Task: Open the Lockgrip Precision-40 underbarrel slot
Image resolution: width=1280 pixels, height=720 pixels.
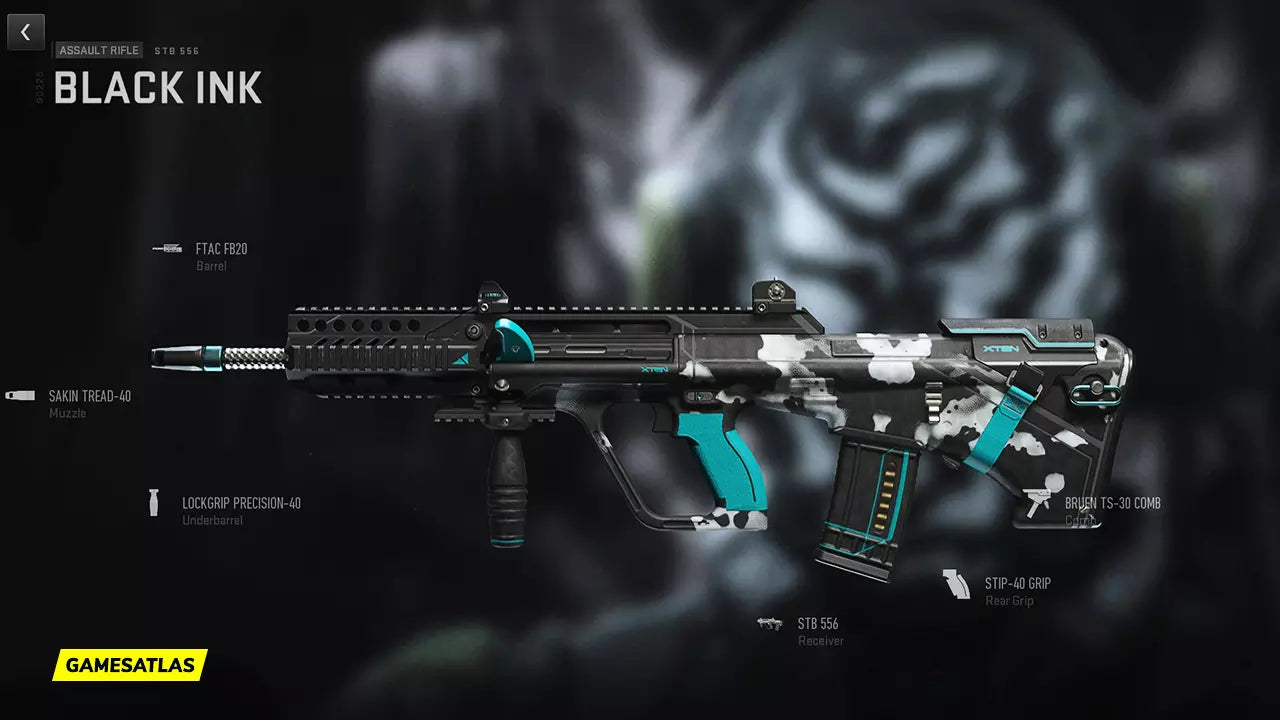Action: 240,504
